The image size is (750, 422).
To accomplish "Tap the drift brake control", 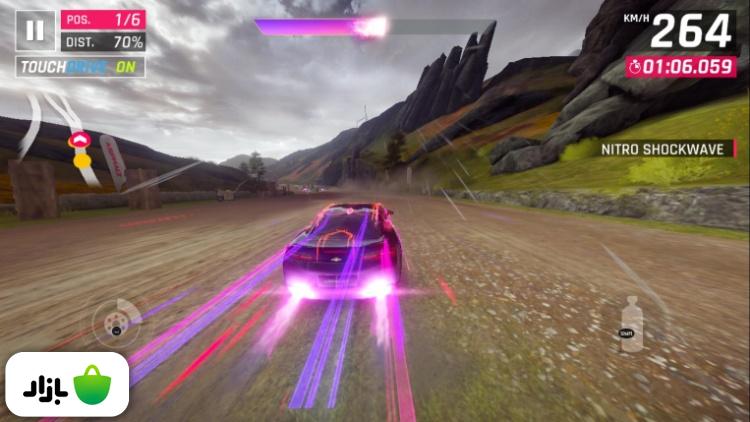I will [x=116, y=322].
